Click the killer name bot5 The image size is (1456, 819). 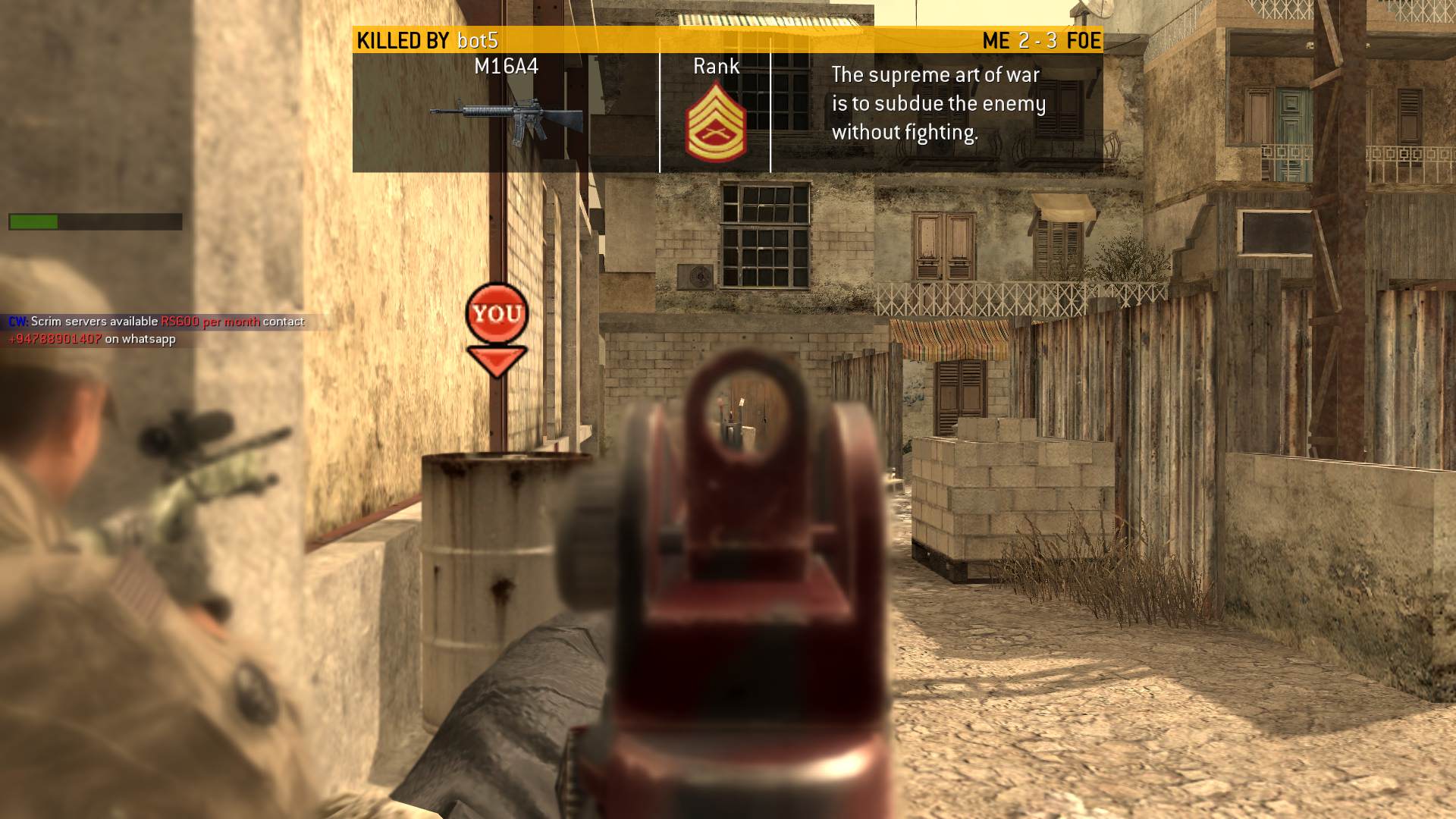tap(478, 40)
